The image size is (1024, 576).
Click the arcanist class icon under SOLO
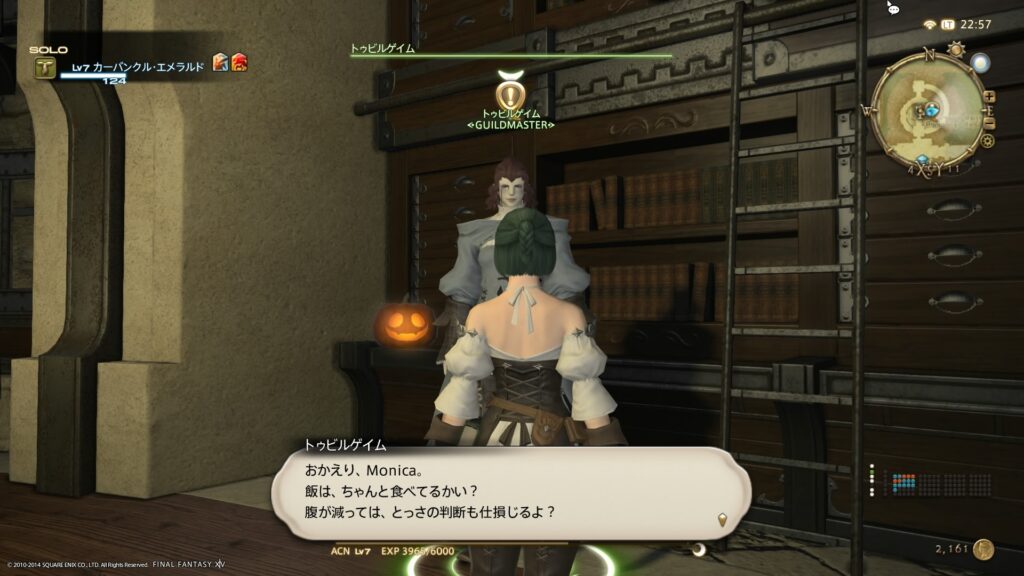point(45,68)
